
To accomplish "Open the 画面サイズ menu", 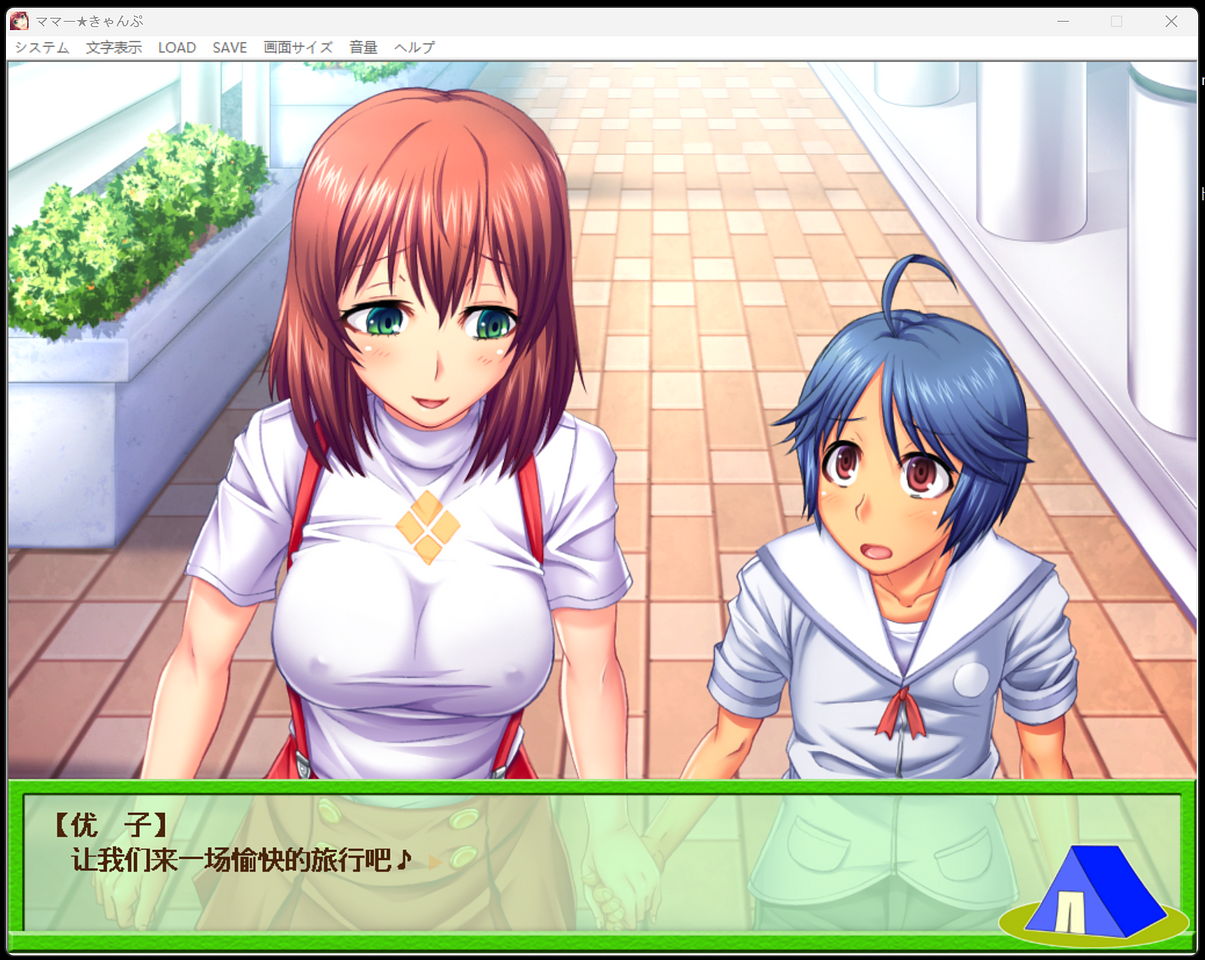I will pos(298,47).
